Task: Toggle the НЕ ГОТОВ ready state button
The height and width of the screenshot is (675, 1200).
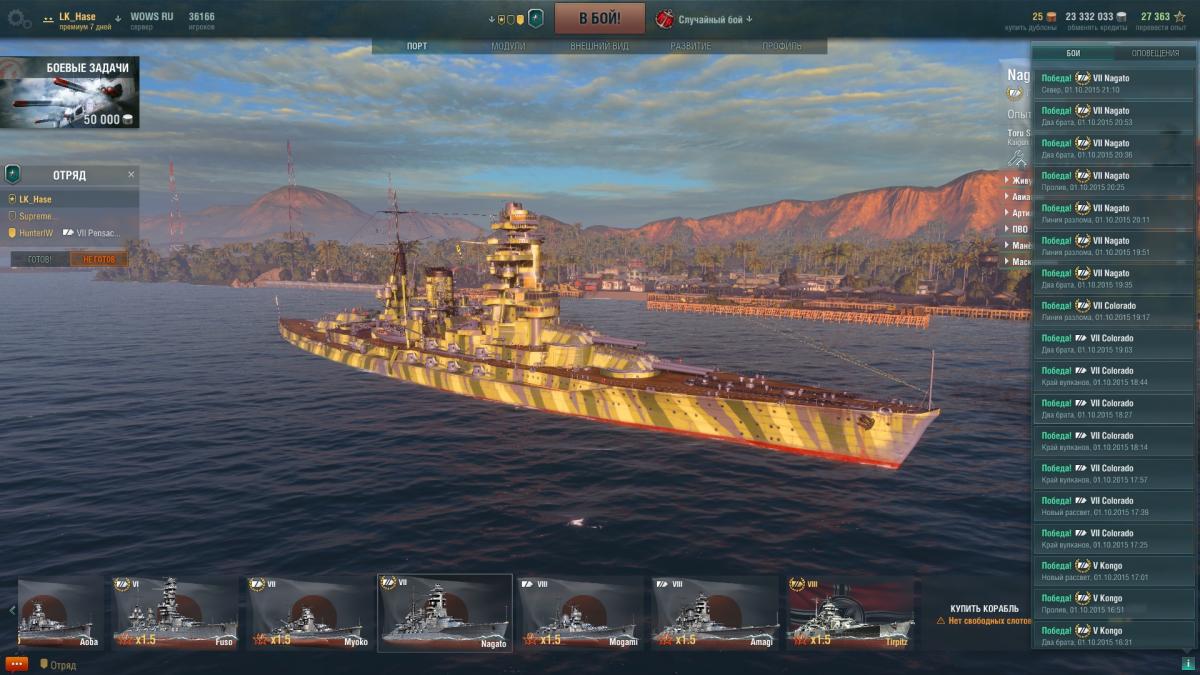Action: point(99,259)
